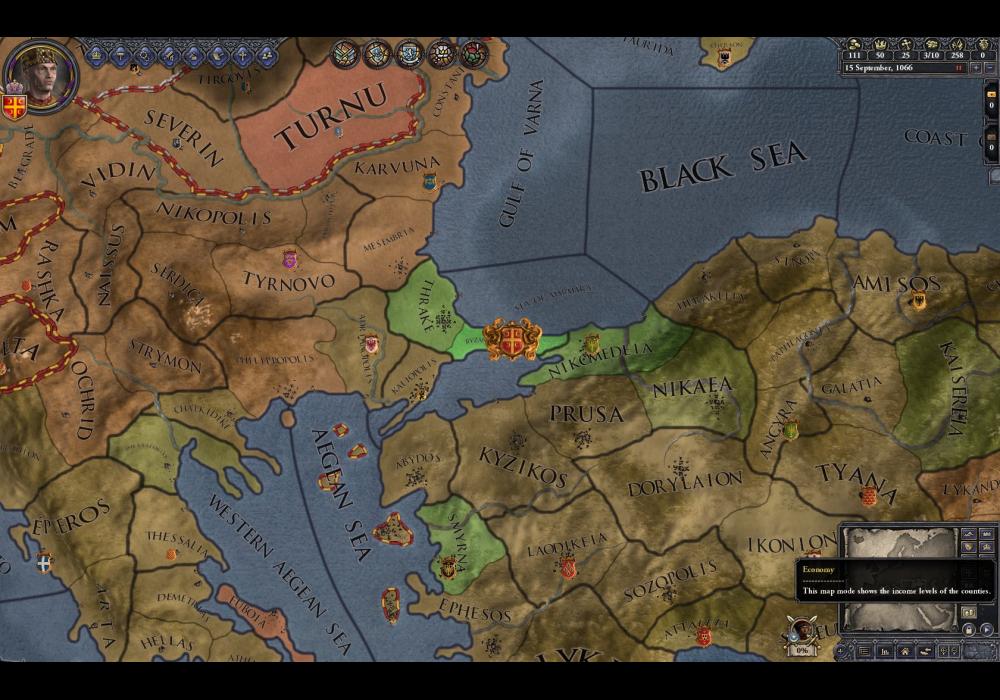Viewport: 1000px width, 700px height.
Task: Increase game speed with the plus button
Action: click(x=977, y=68)
